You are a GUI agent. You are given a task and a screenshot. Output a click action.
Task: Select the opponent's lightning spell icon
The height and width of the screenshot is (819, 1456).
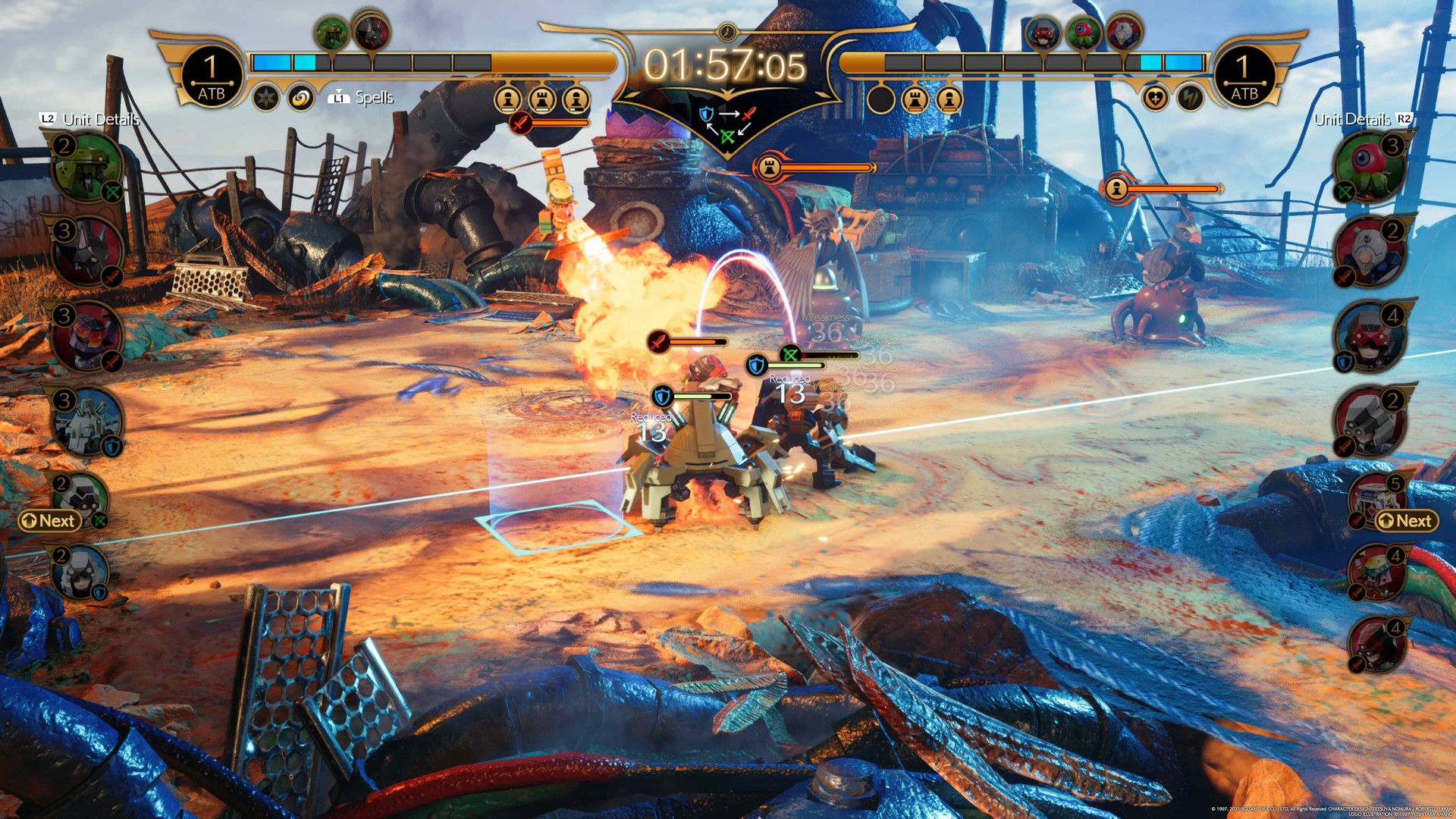[1190, 99]
